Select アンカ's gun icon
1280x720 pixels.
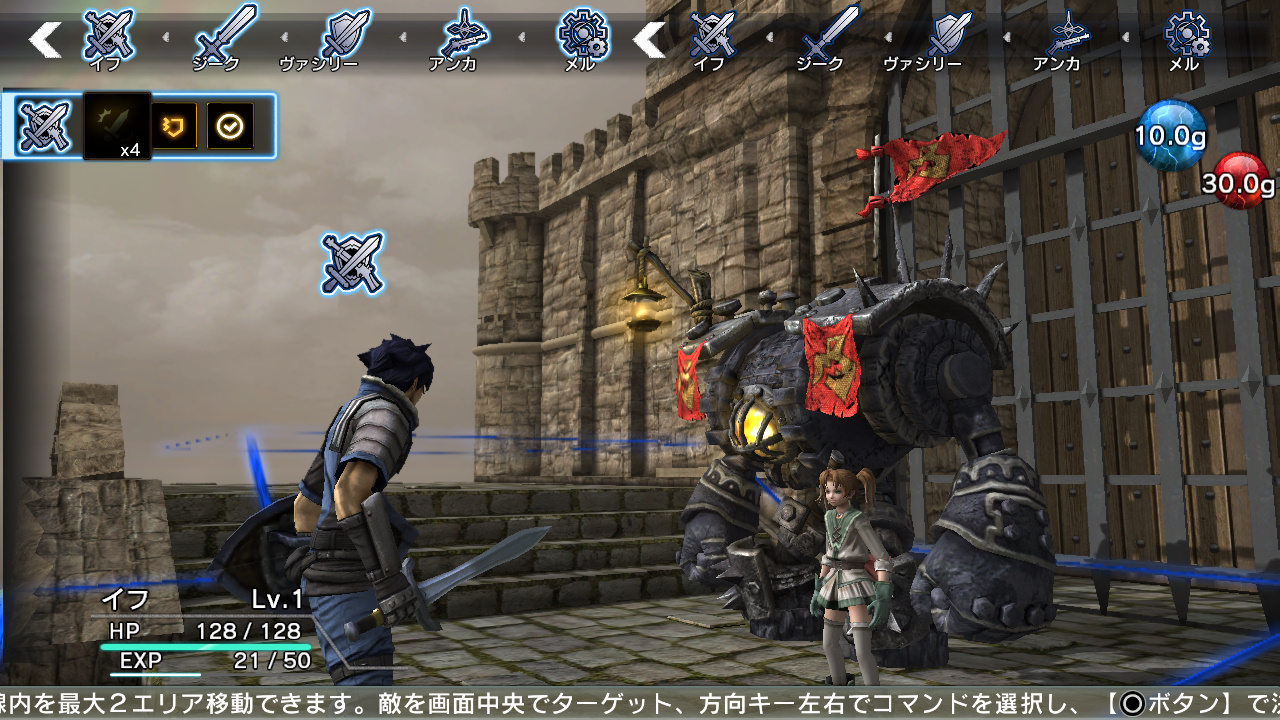pyautogui.click(x=466, y=30)
